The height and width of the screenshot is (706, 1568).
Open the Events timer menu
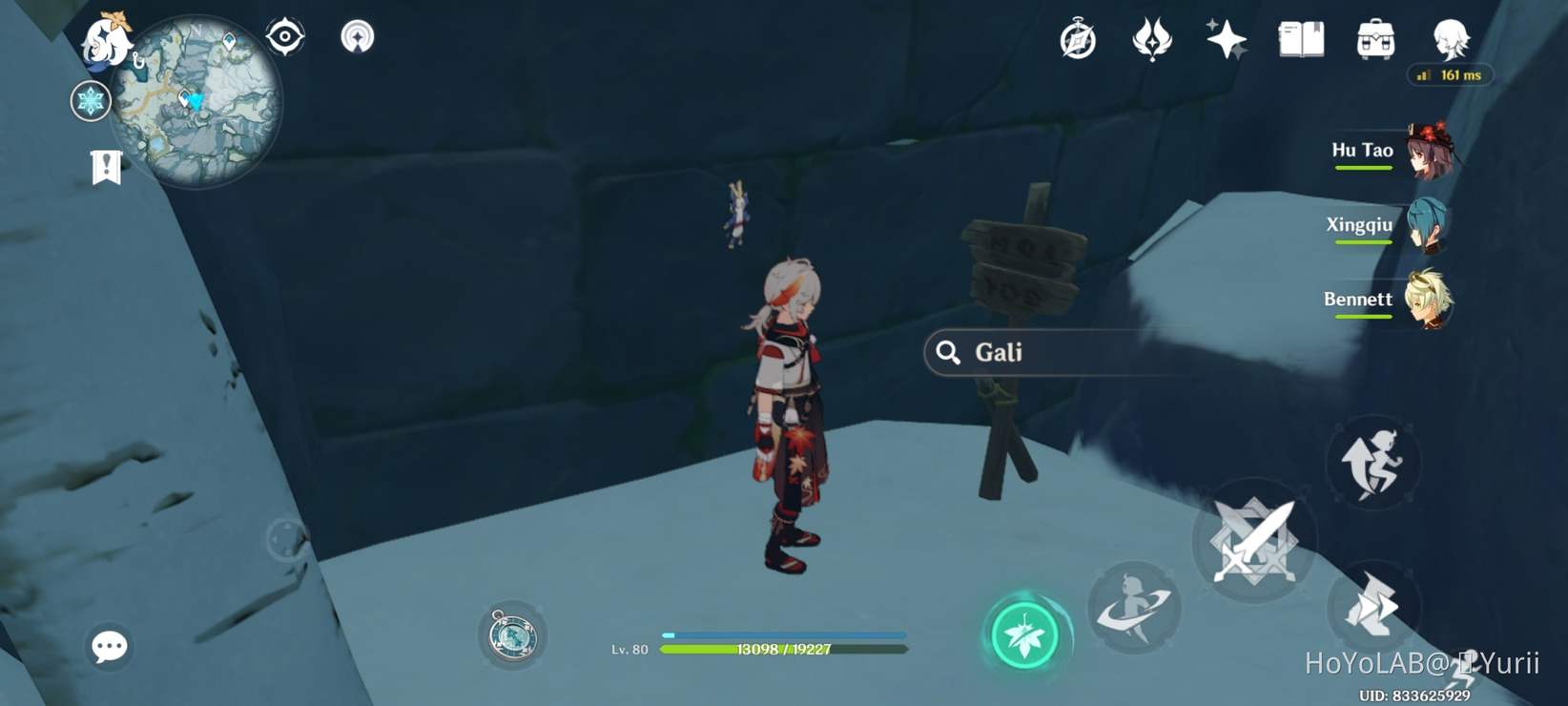[1079, 40]
